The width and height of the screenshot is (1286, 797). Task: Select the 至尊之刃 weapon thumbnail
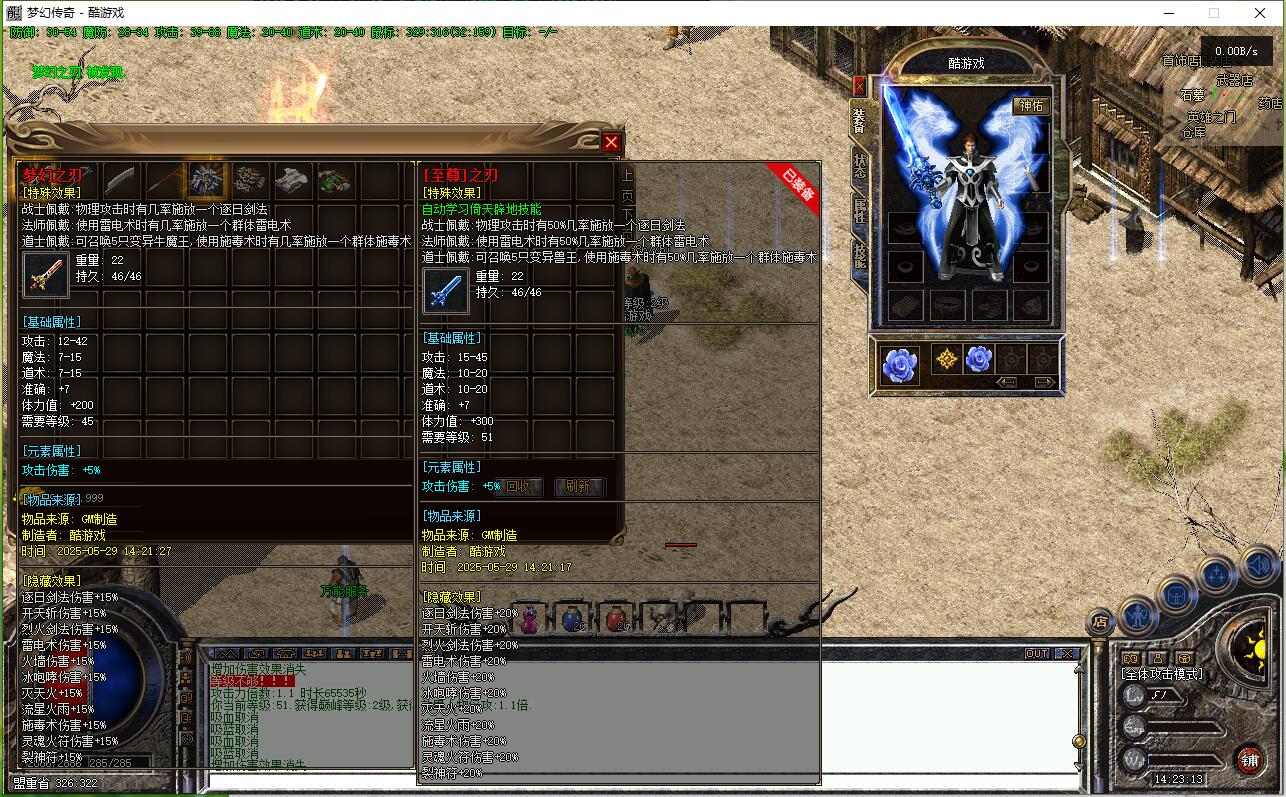(446, 291)
